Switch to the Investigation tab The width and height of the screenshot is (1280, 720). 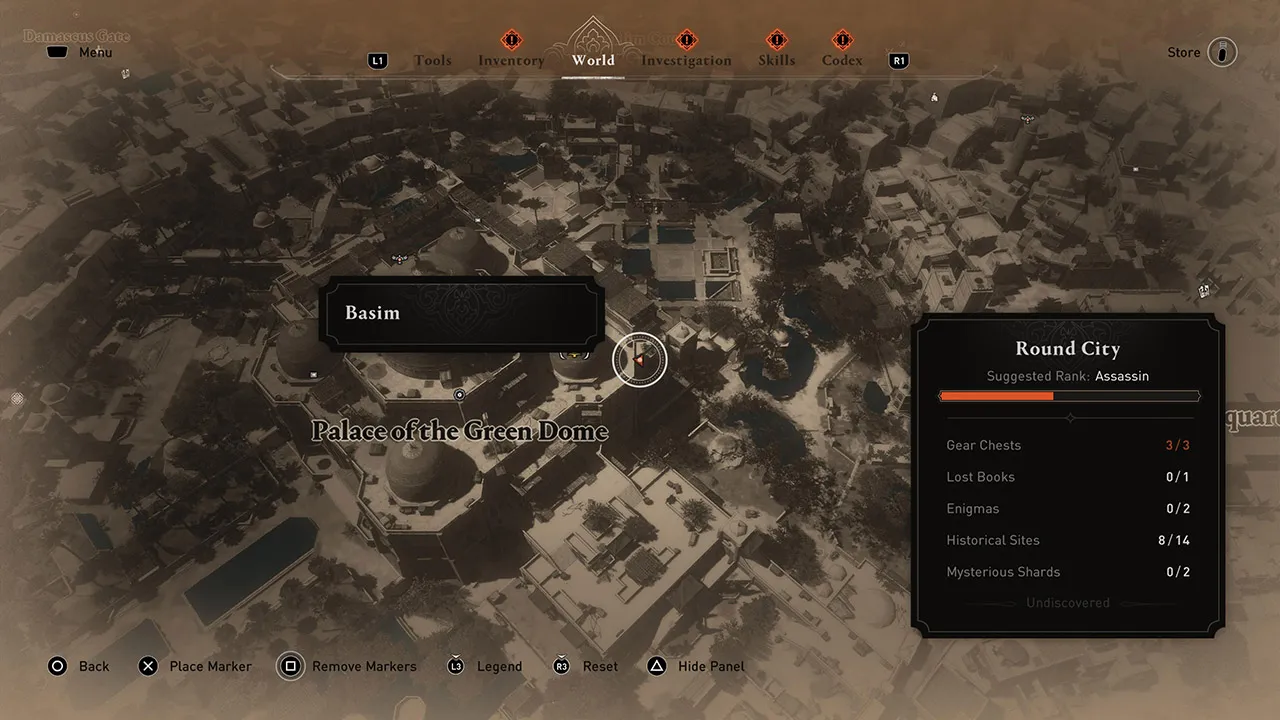686,60
